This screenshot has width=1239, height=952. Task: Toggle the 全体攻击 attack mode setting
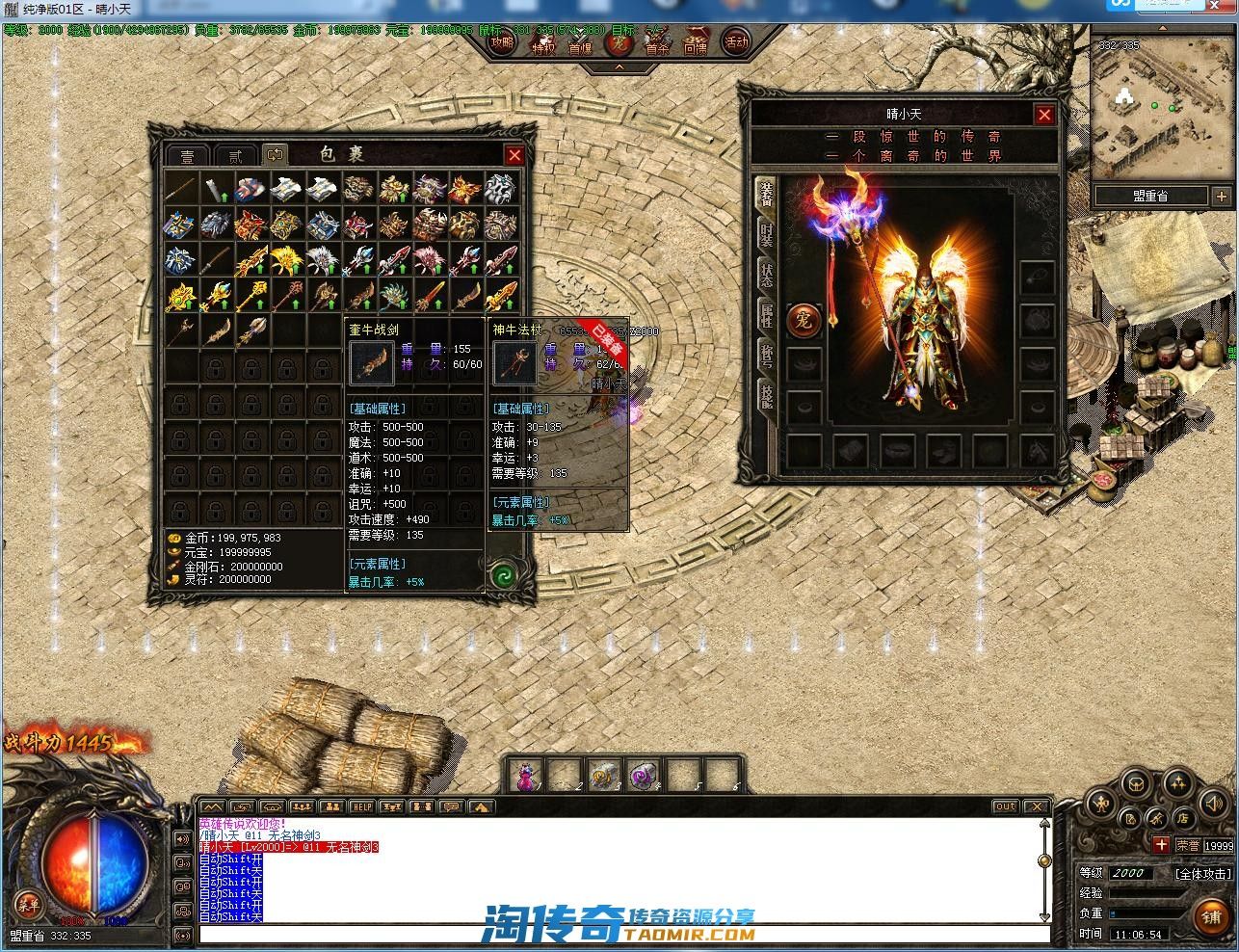[x=1203, y=874]
